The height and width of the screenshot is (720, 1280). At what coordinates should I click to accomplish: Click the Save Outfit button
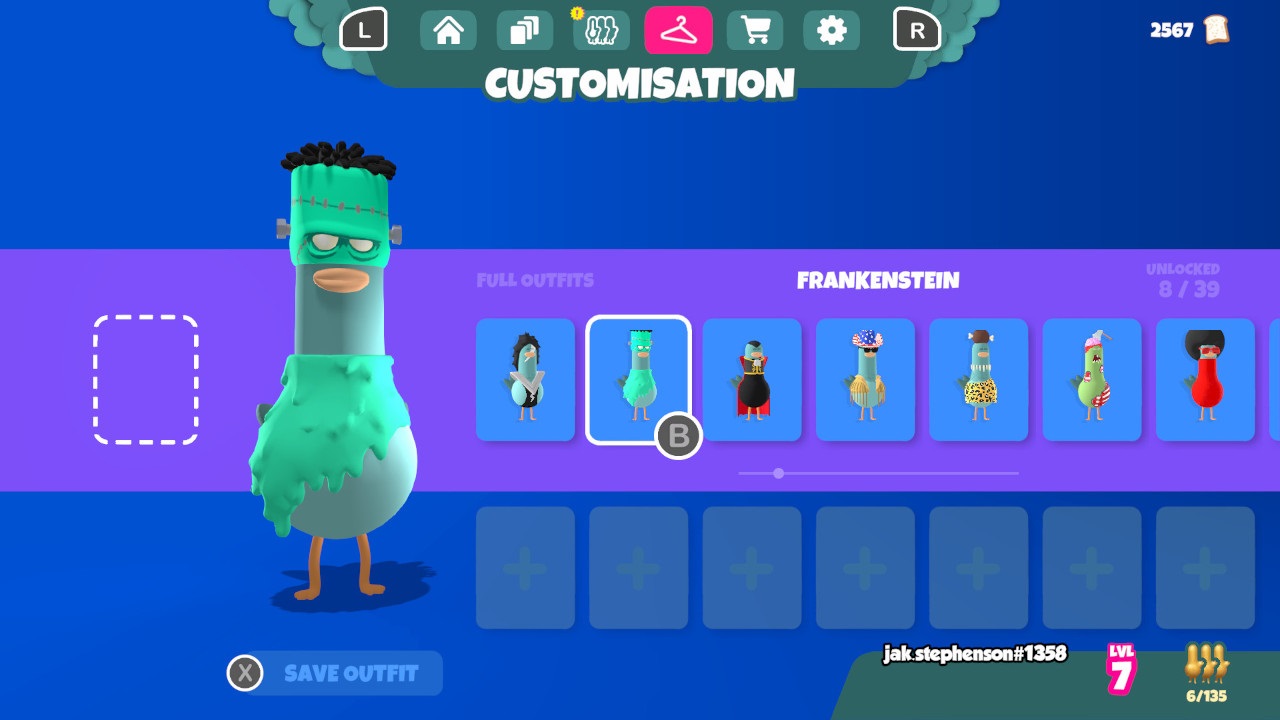pyautogui.click(x=333, y=673)
